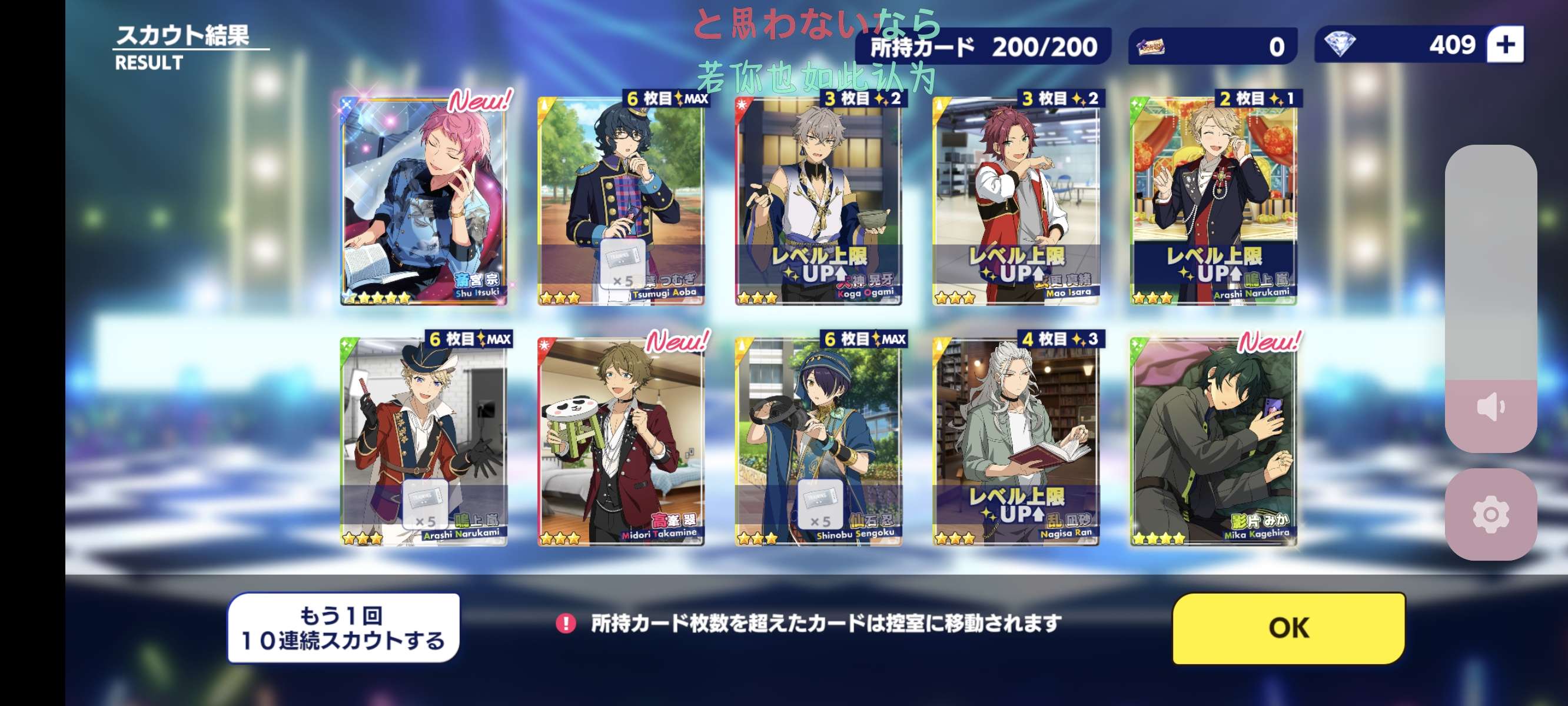
Task: Open the Nagisa Ran card
Action: (x=1016, y=441)
